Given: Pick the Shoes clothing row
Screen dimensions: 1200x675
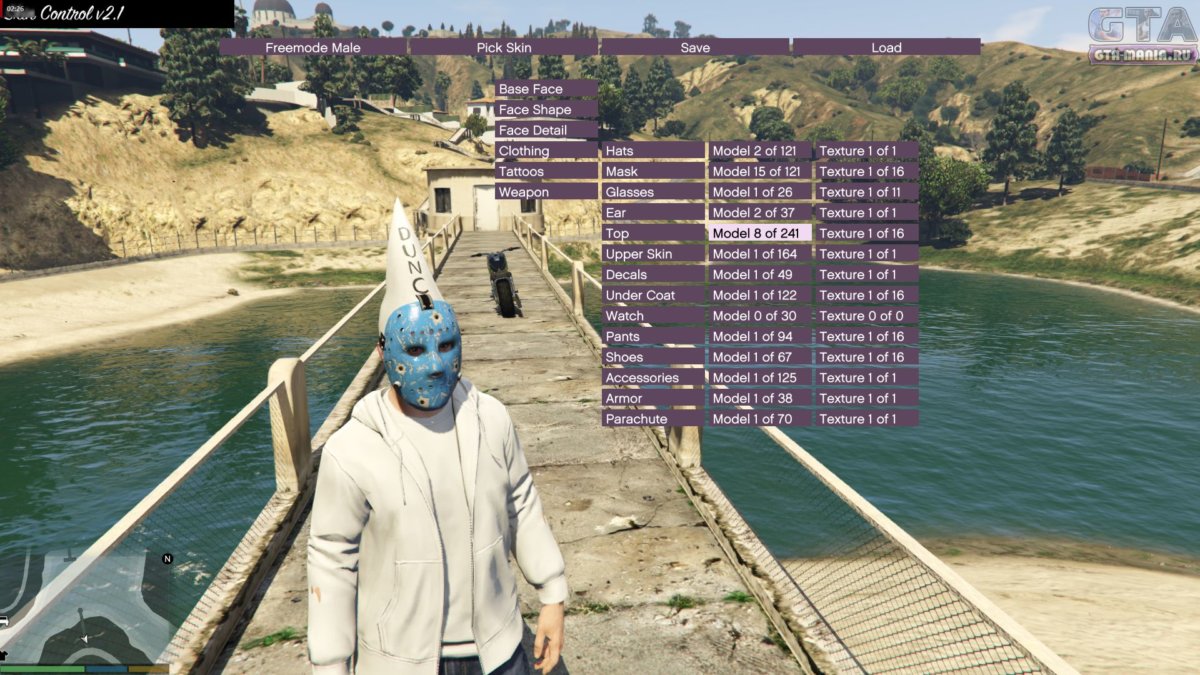Looking at the screenshot, I should 654,357.
